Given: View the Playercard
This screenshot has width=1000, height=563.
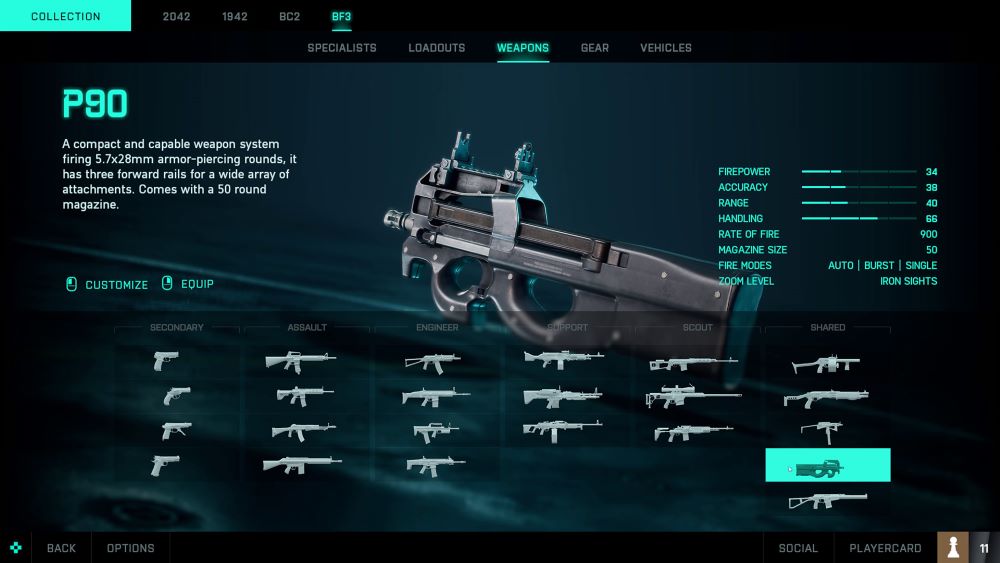Looking at the screenshot, I should (885, 548).
